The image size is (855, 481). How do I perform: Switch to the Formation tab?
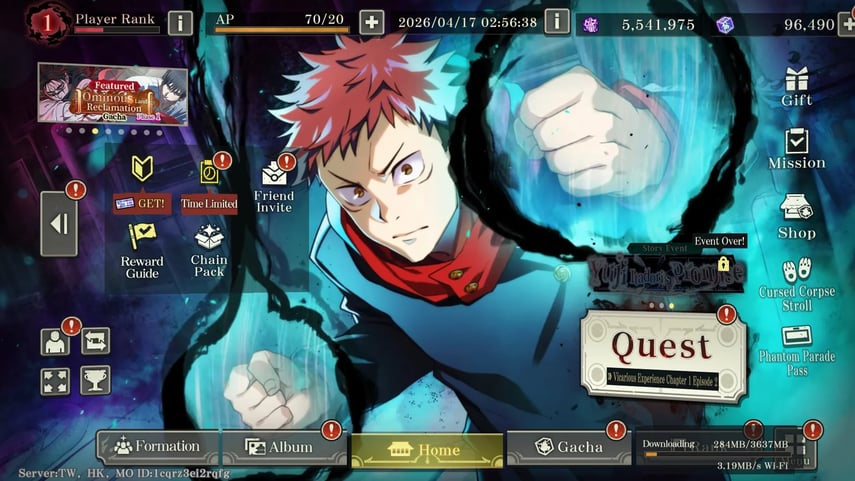click(158, 447)
